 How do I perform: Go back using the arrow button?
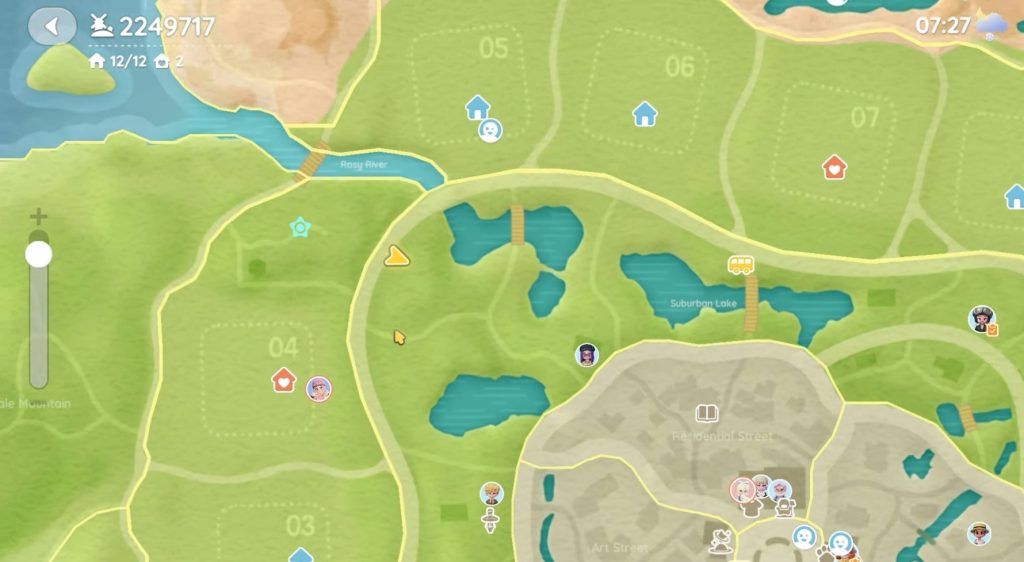tap(51, 26)
